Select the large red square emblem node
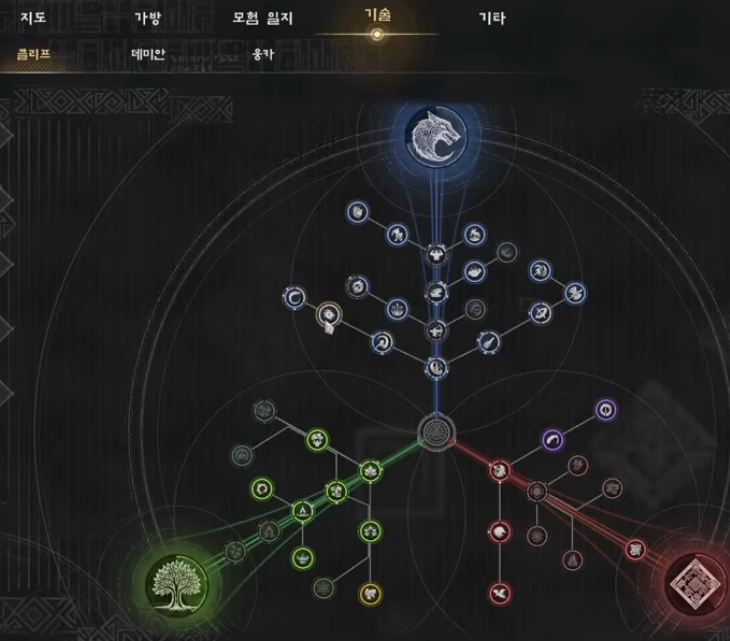The image size is (730, 641). click(697, 581)
